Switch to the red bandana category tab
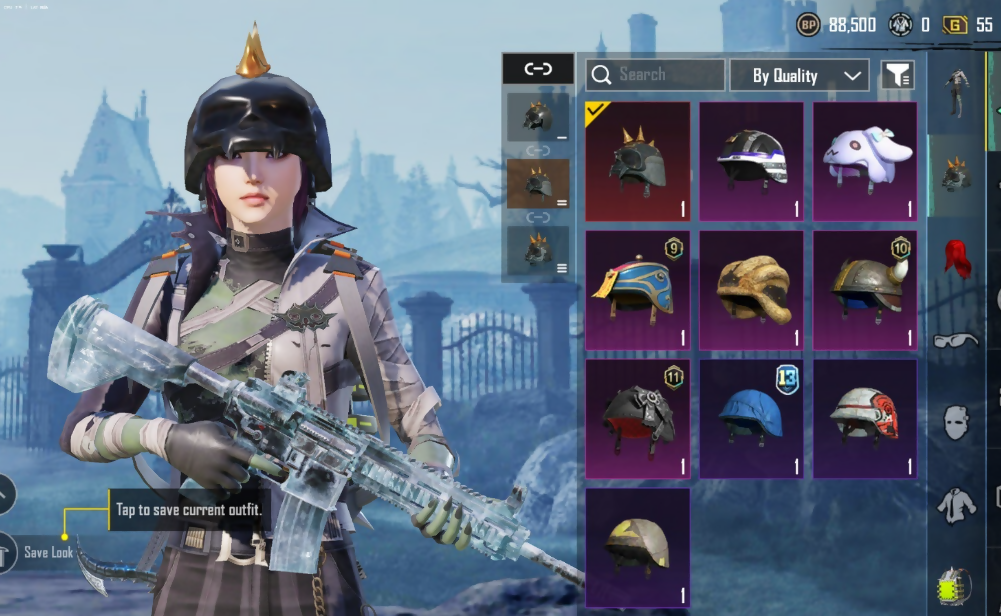The image size is (1001, 616). (957, 258)
